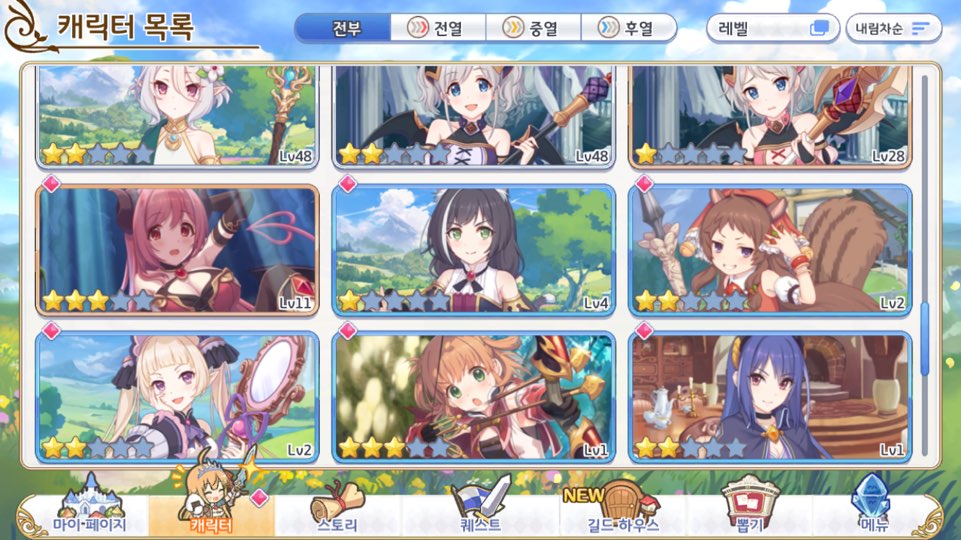Open the 레벨 sort dropdown
Viewport: 961px width, 540px height.
click(773, 28)
